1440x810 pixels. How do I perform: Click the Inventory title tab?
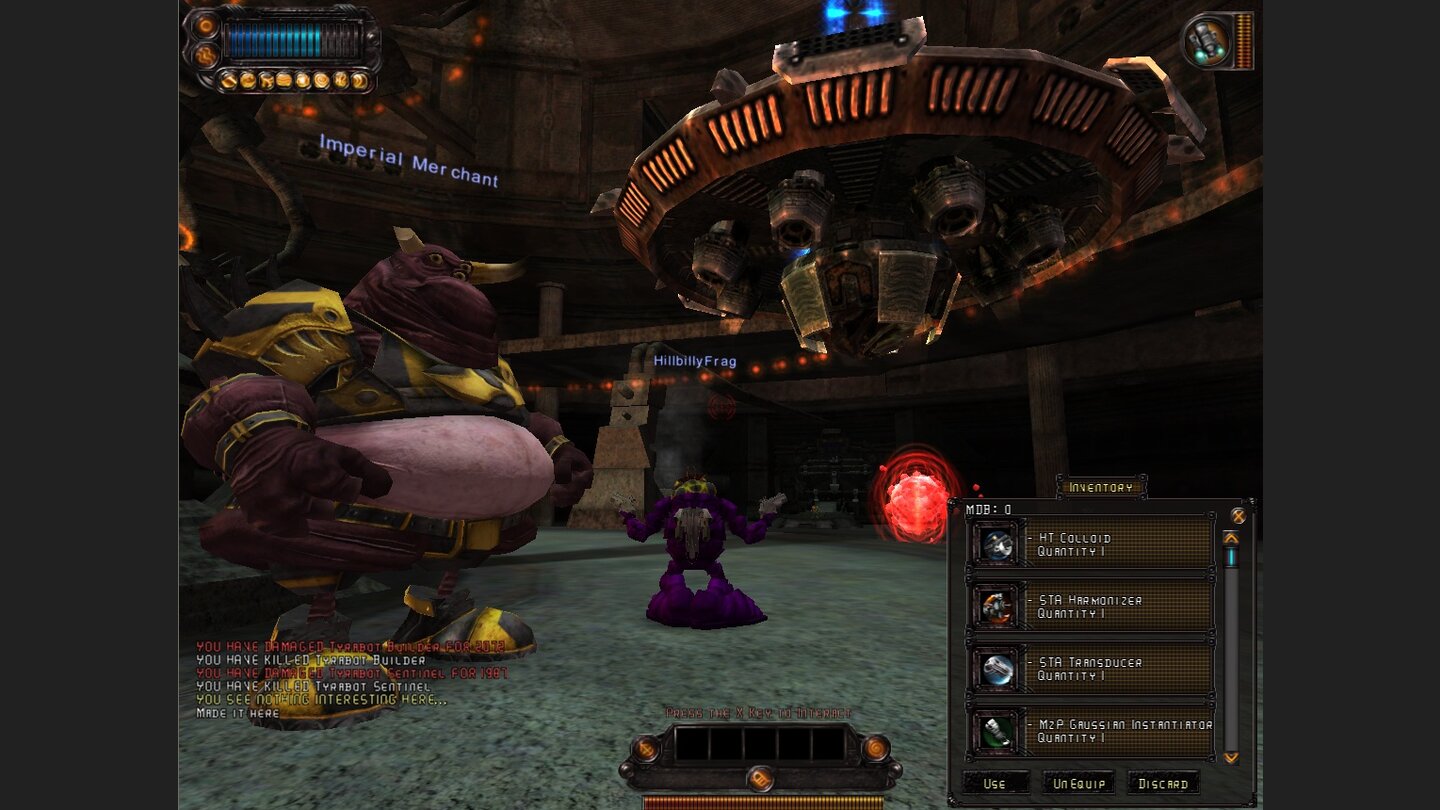tap(1101, 487)
